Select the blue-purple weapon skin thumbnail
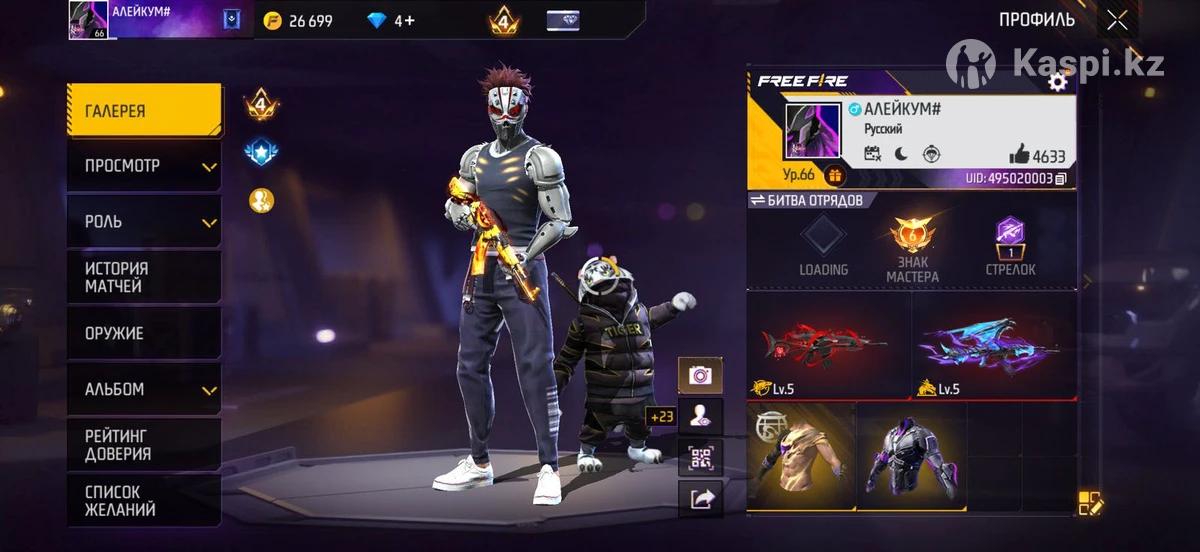The image size is (1200, 552). (994, 345)
